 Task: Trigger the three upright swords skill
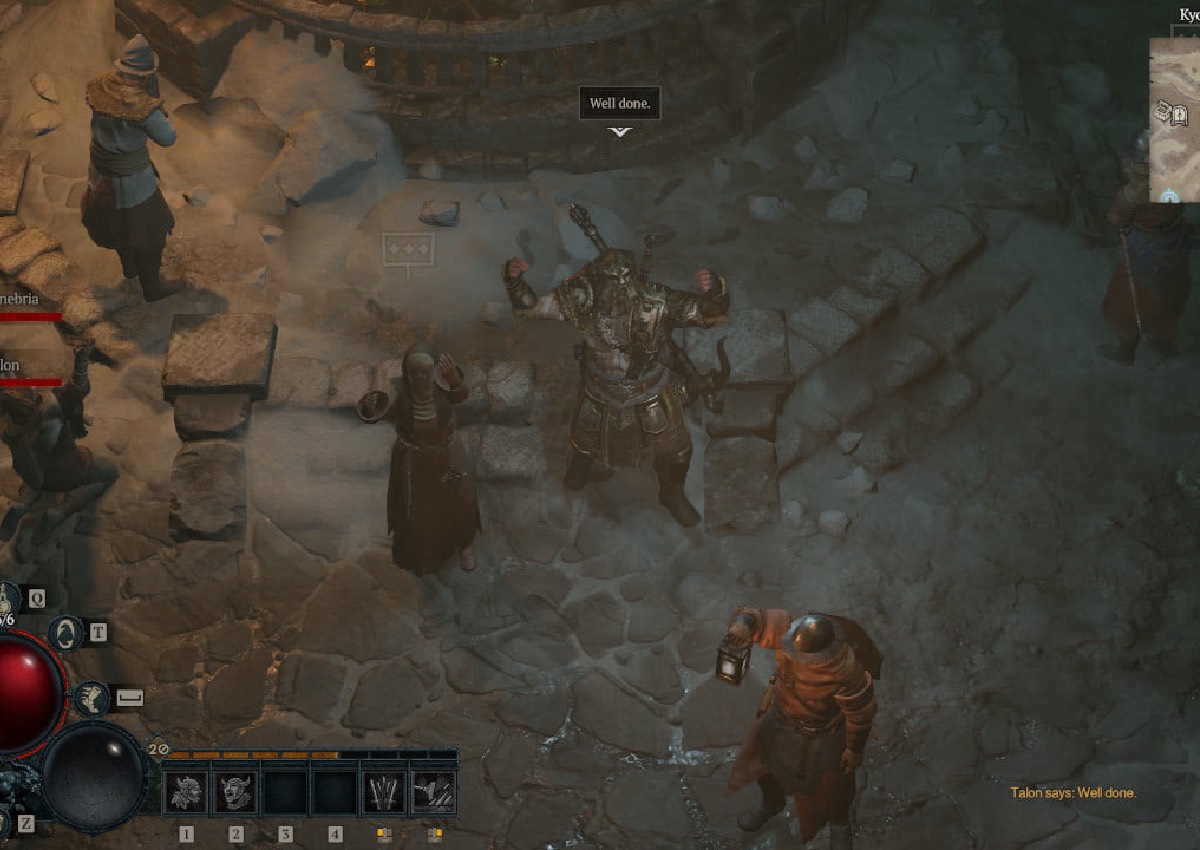pyautogui.click(x=384, y=793)
